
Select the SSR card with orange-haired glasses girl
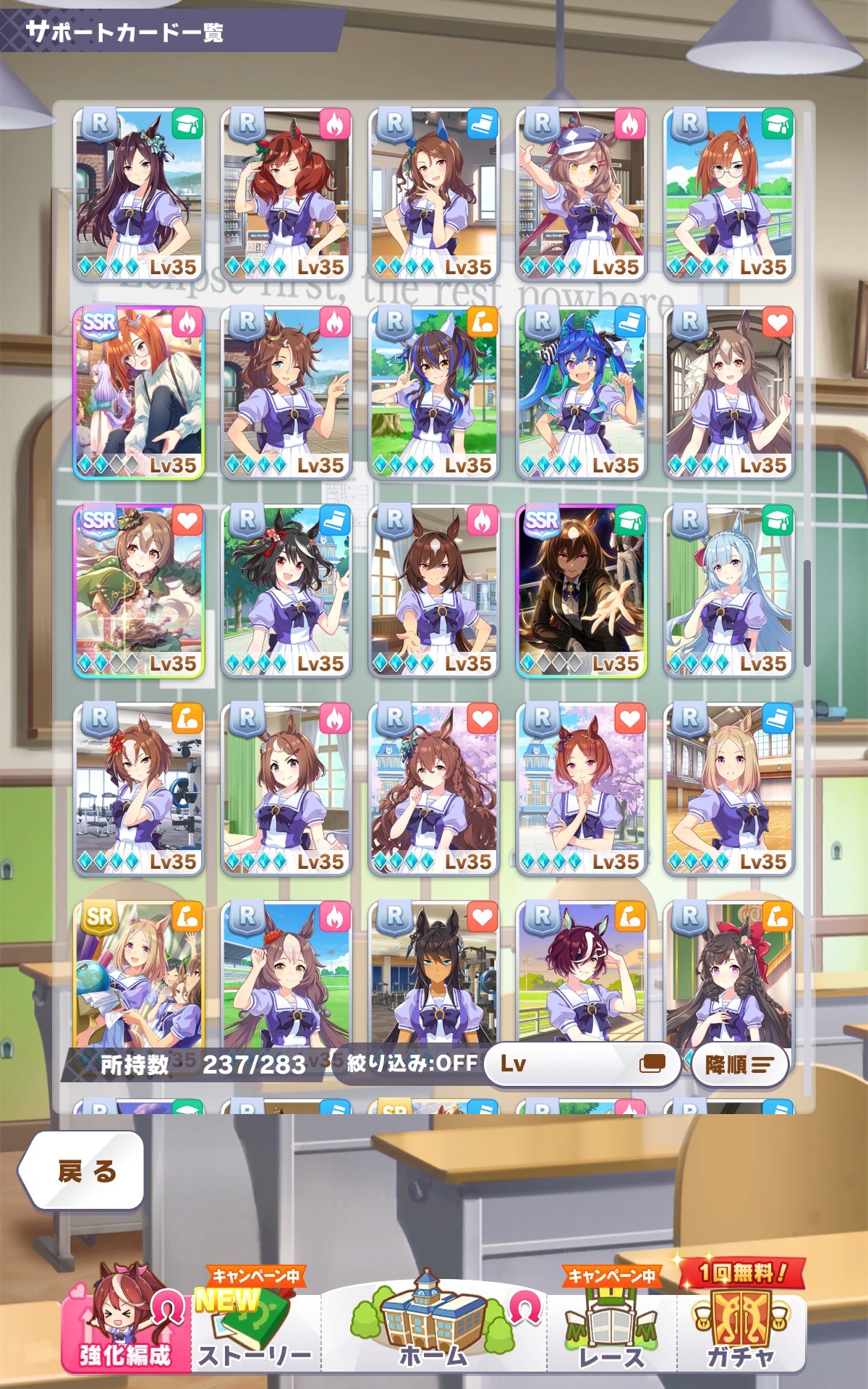(139, 392)
